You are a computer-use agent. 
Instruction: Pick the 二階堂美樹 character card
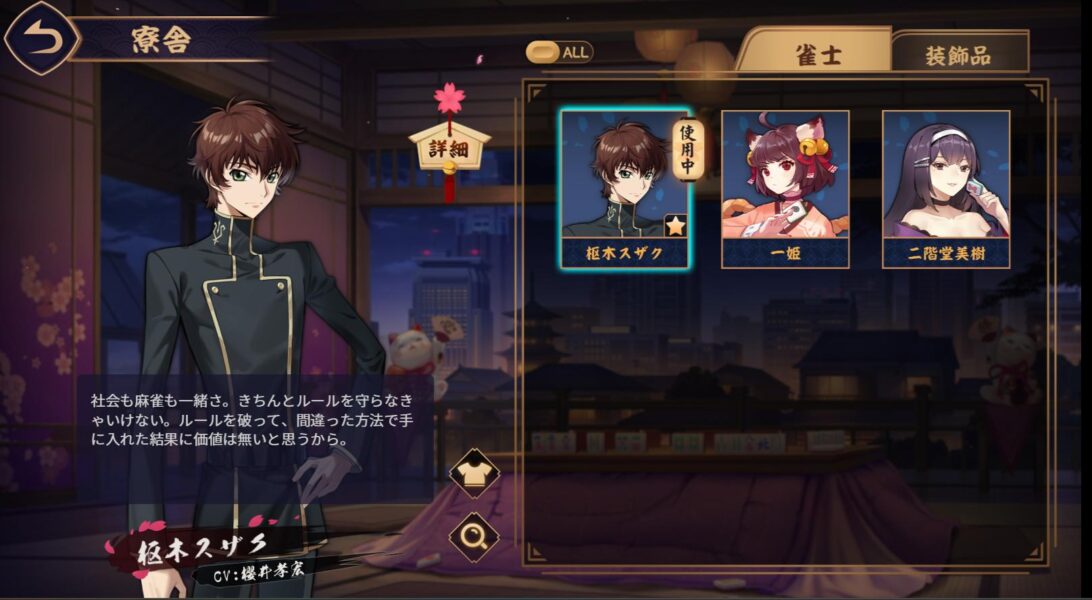click(x=945, y=187)
